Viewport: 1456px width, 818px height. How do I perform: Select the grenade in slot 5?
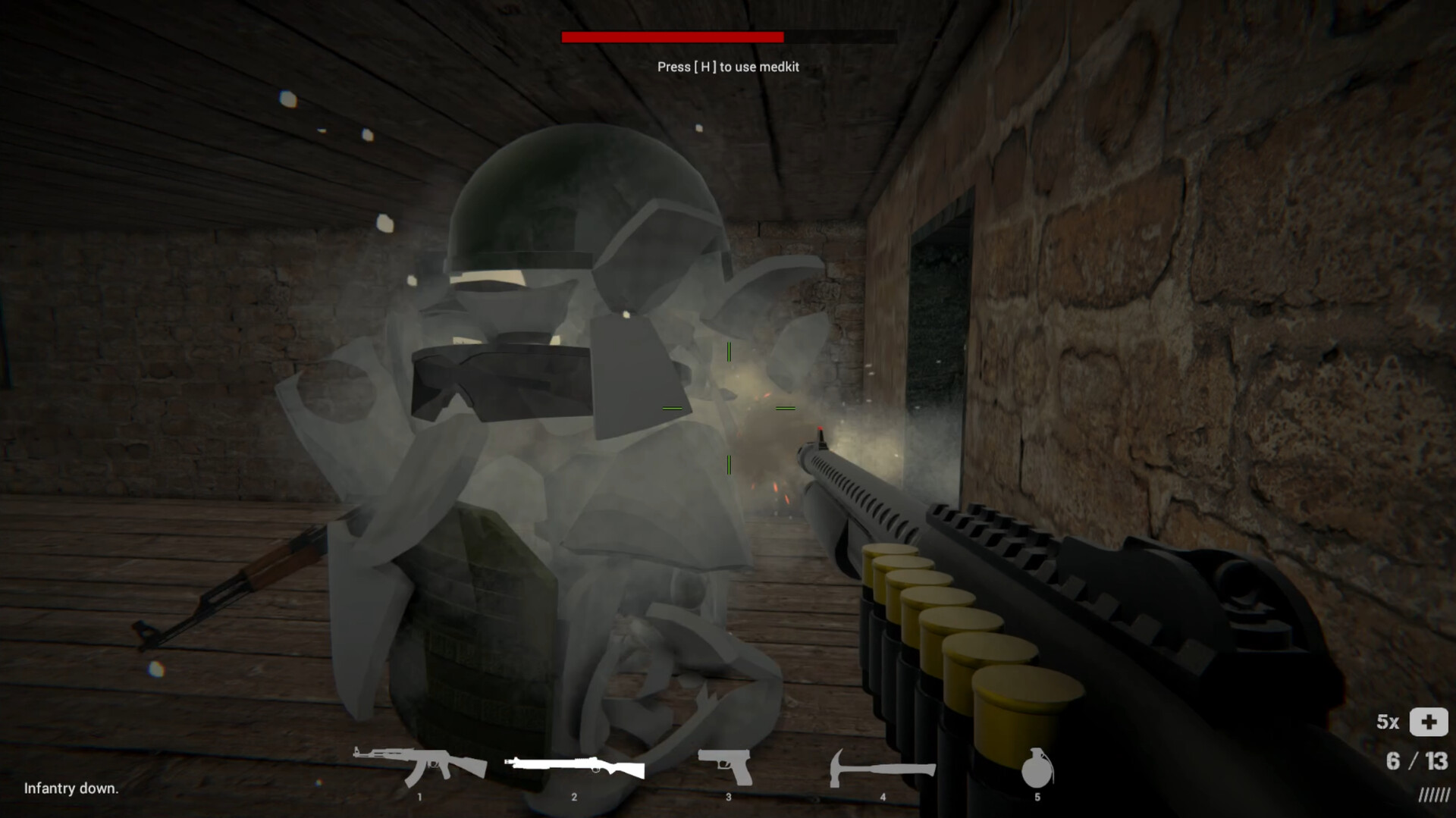click(1038, 769)
